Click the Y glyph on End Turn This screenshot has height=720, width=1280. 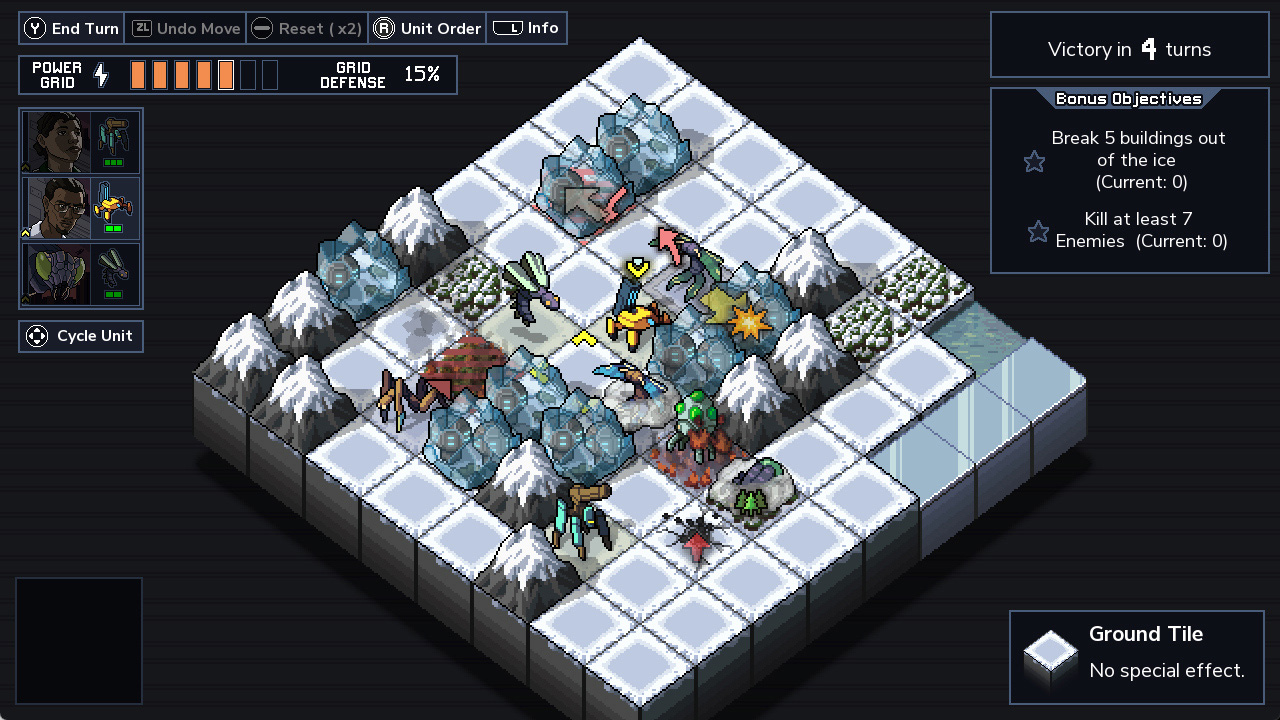pos(34,28)
